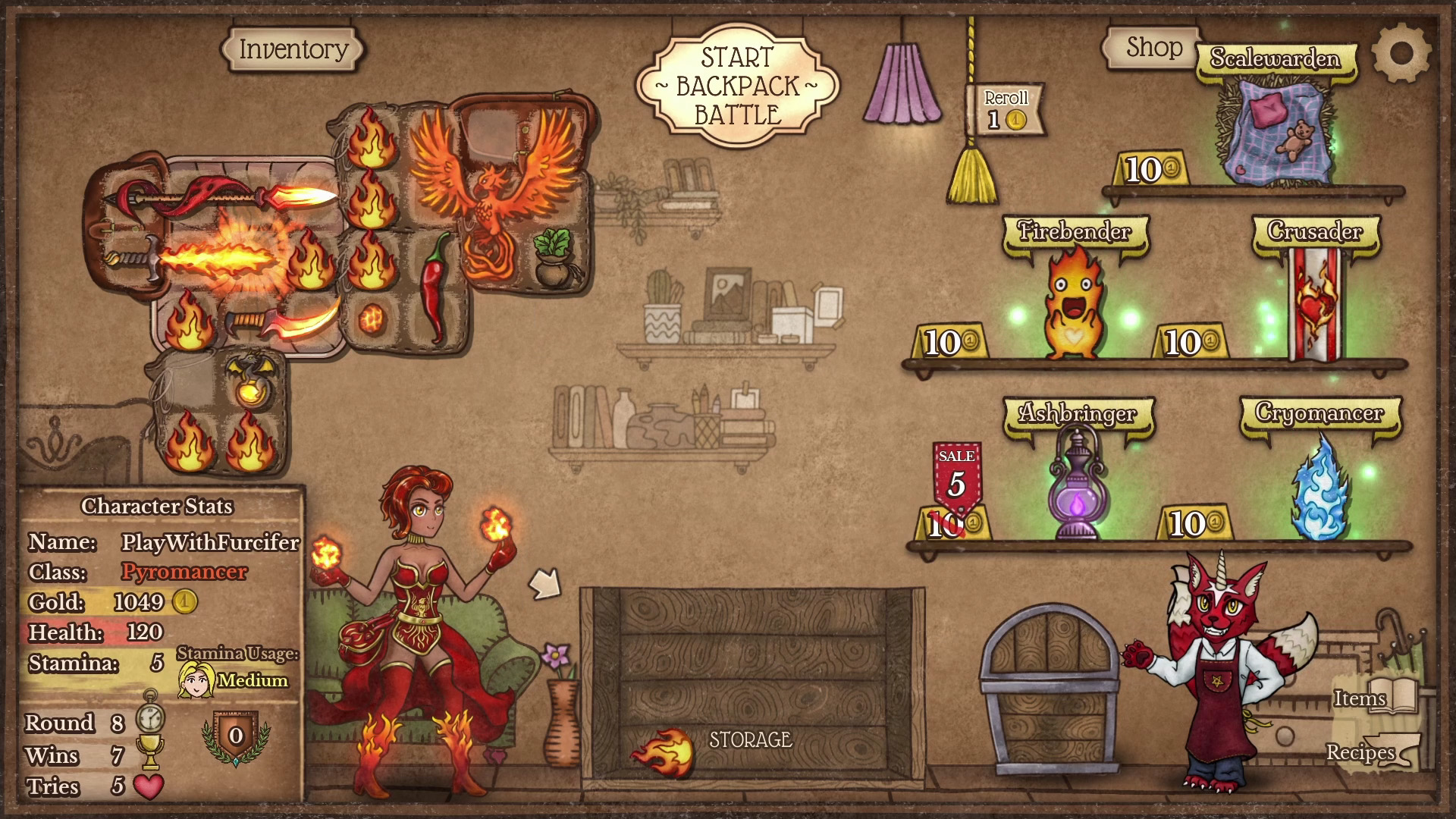
Task: Select the potted herb item
Action: (554, 259)
